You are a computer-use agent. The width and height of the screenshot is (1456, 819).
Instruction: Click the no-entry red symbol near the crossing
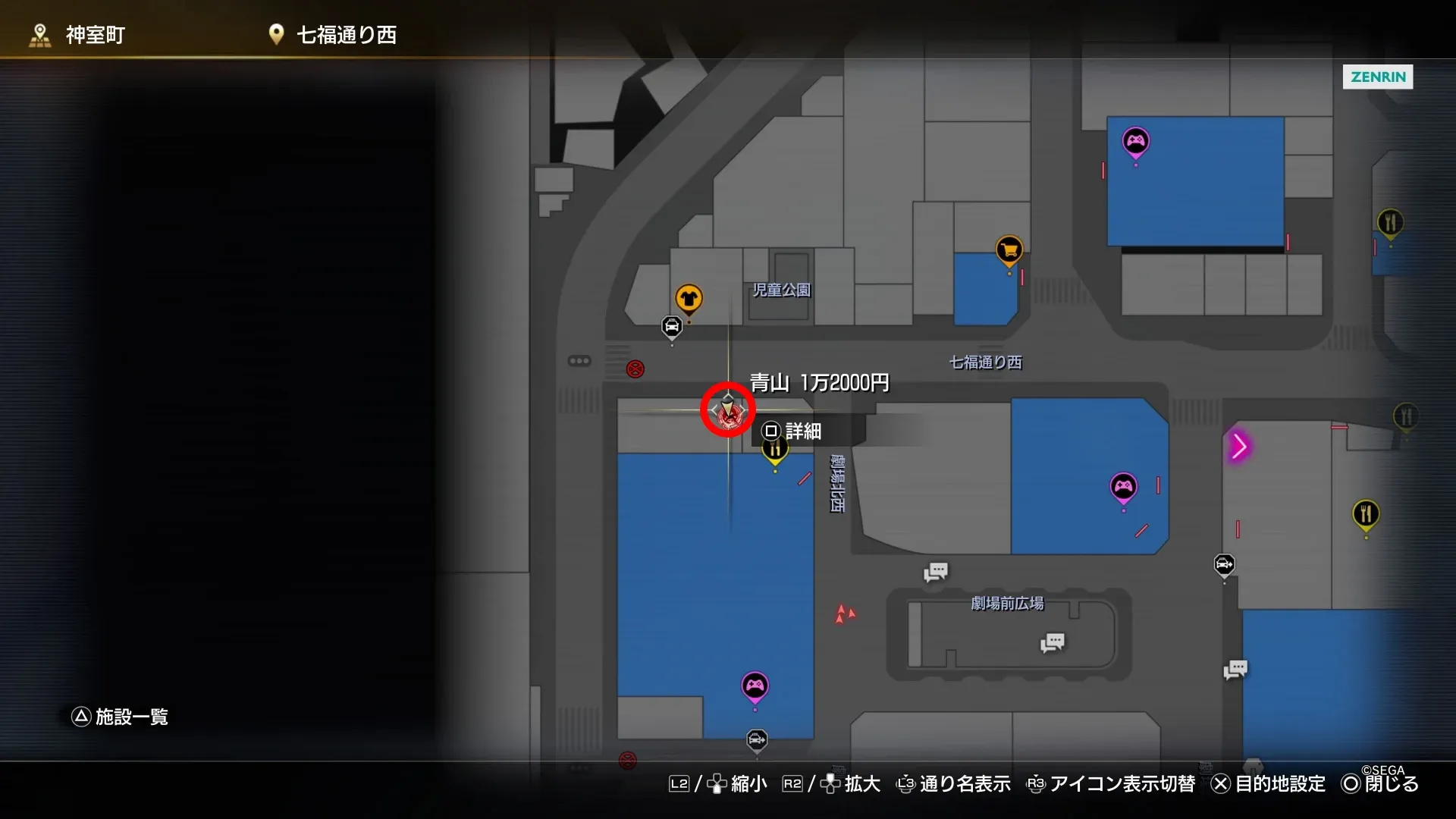coord(634,370)
